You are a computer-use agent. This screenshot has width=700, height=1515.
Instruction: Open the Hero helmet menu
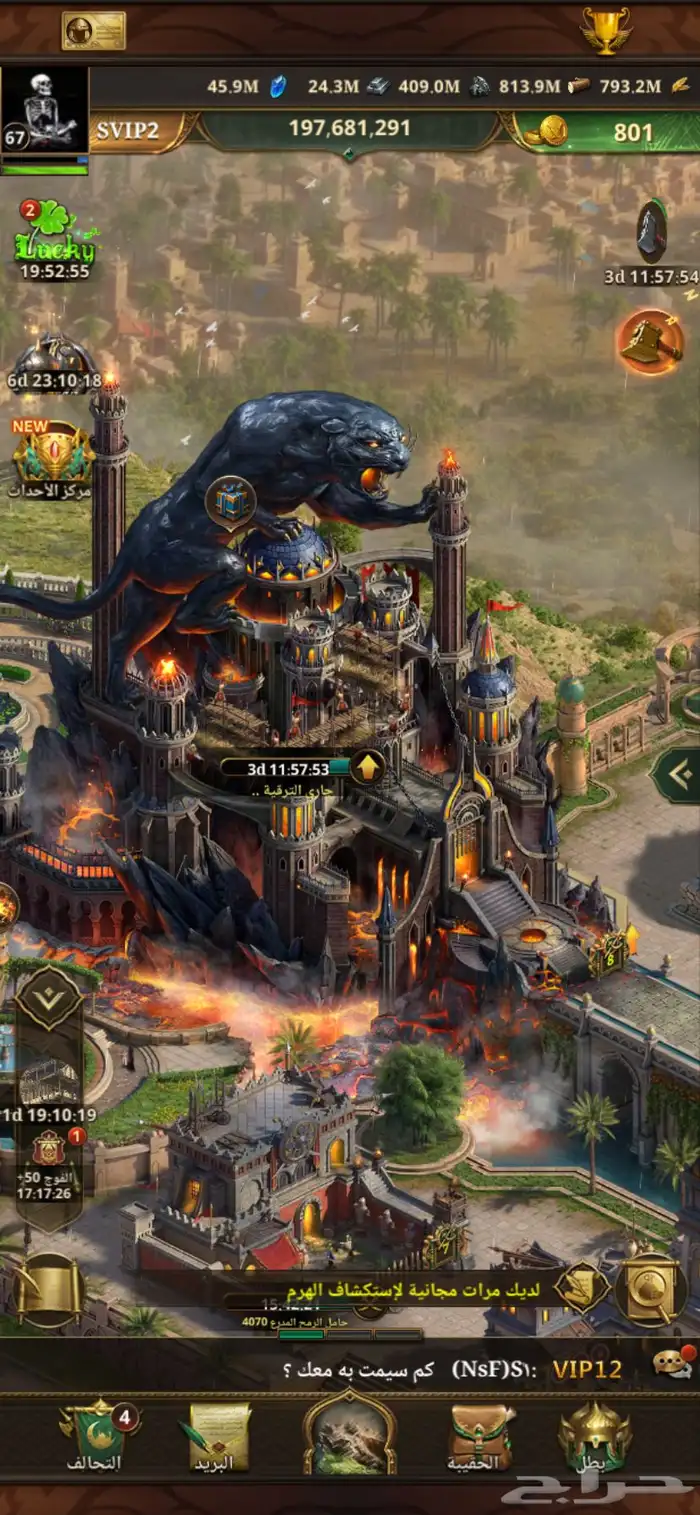click(x=594, y=1436)
